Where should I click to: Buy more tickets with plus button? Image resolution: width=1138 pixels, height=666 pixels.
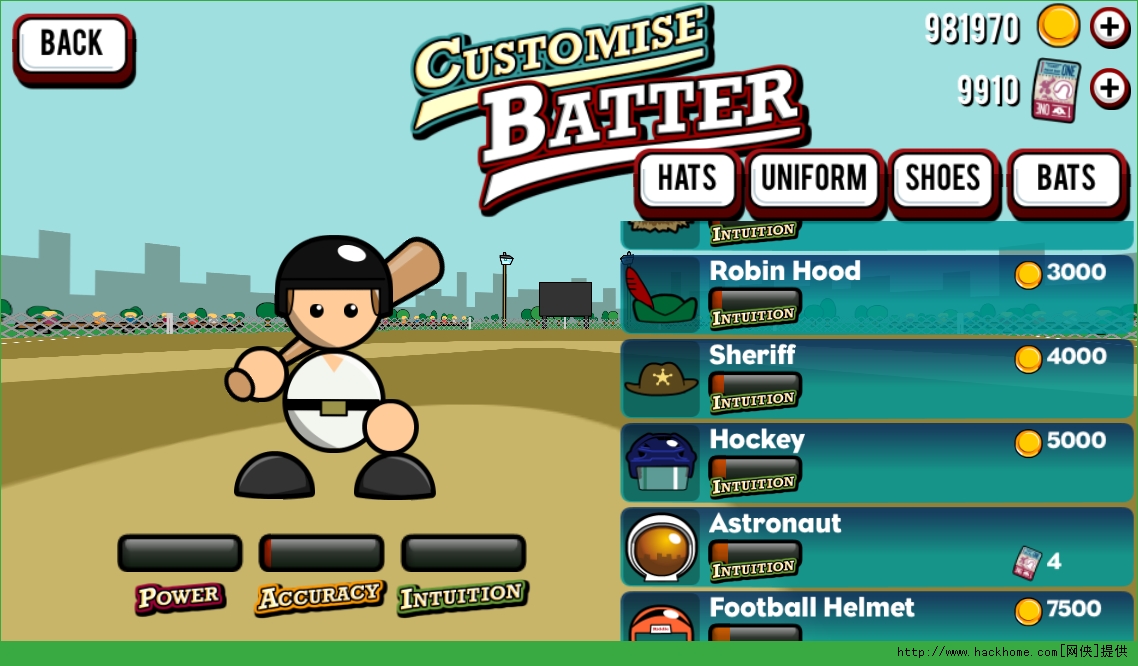[1110, 89]
